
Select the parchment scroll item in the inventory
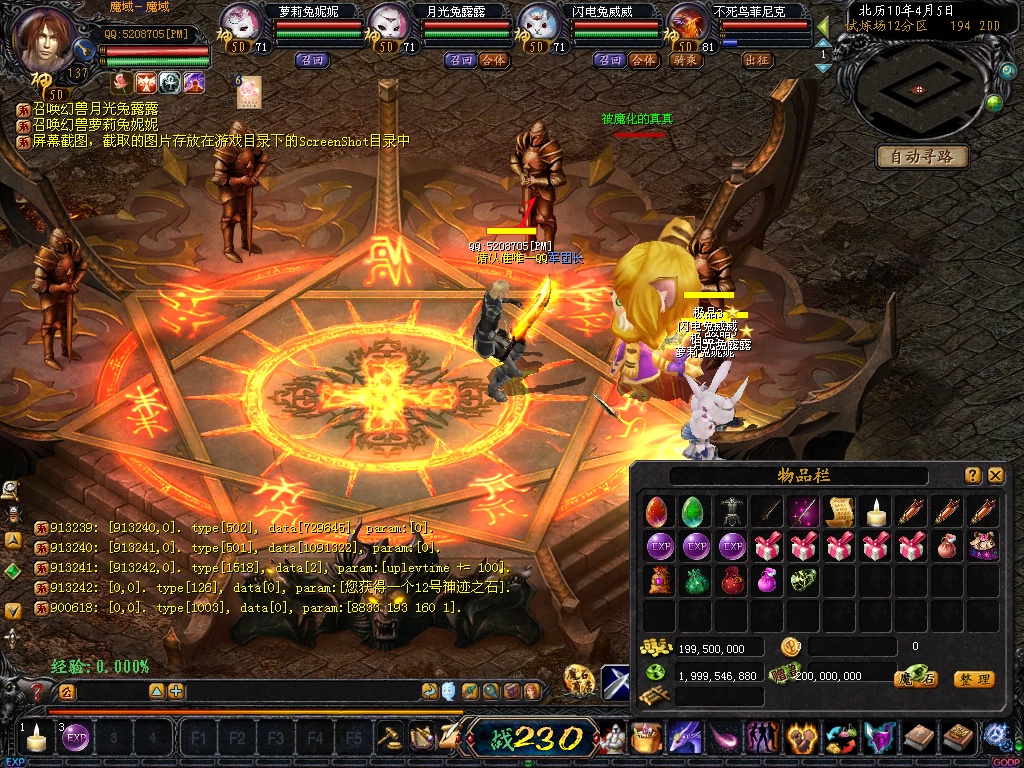(x=840, y=512)
